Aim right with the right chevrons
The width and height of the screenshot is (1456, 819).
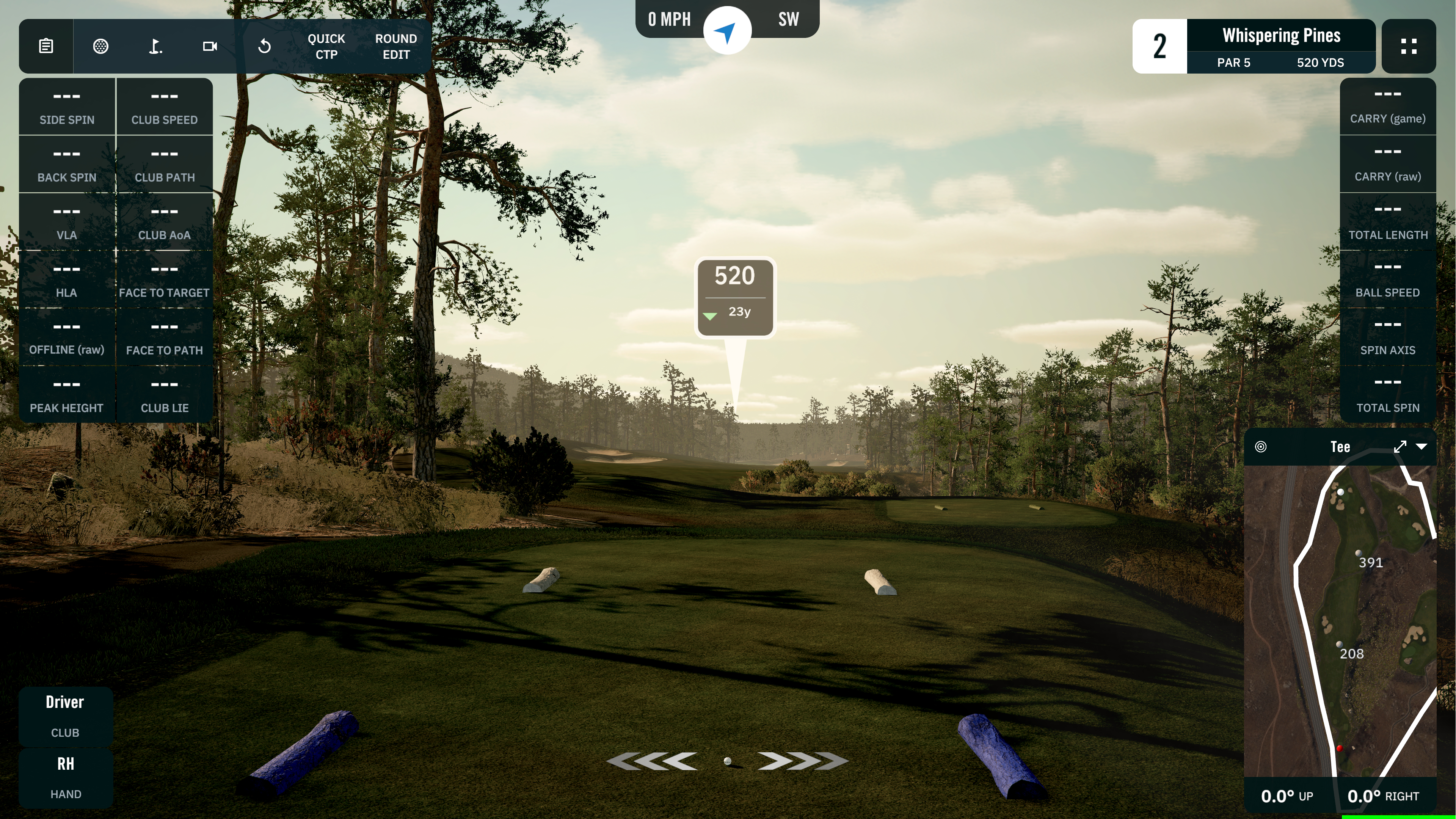(x=802, y=761)
